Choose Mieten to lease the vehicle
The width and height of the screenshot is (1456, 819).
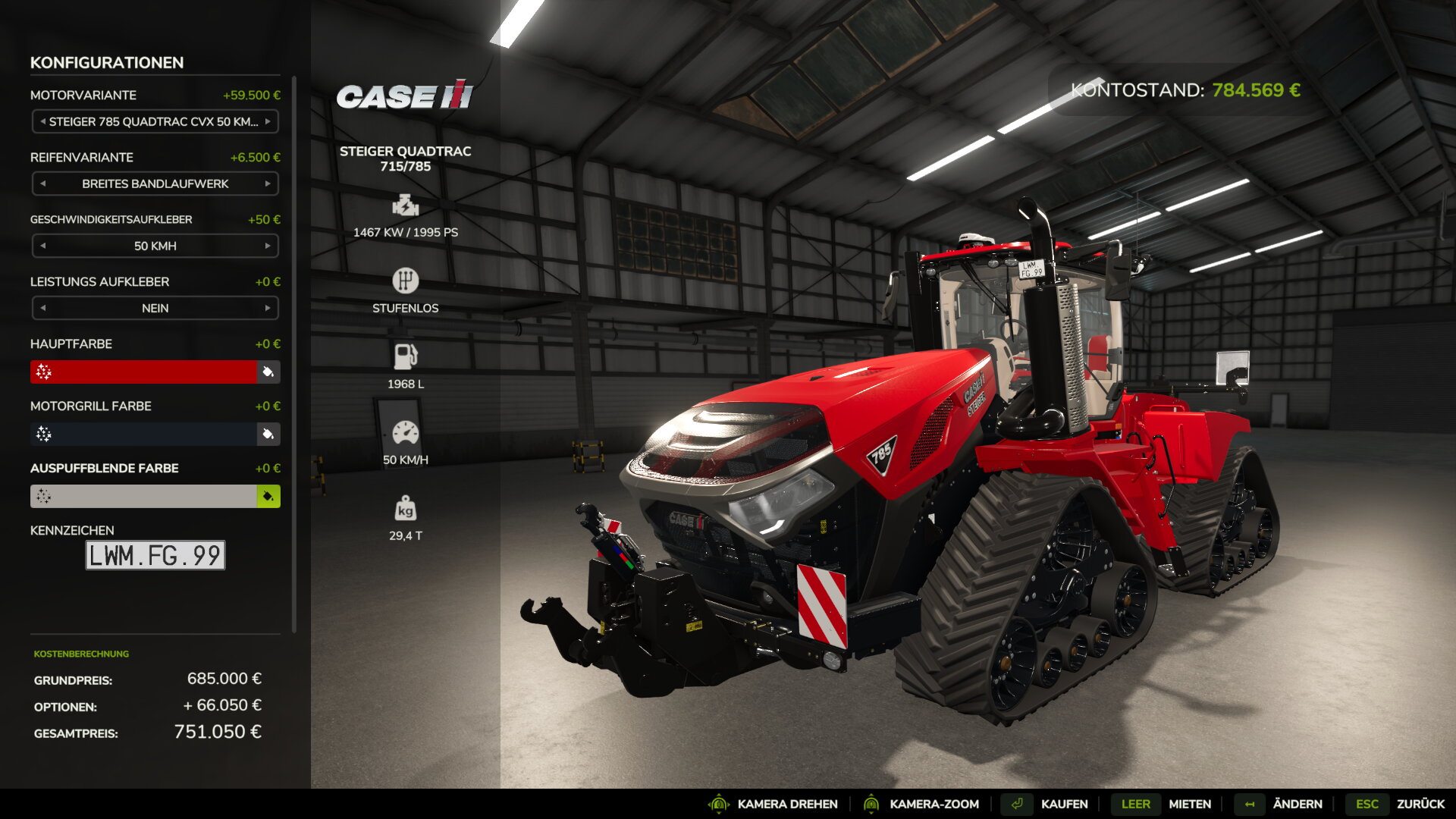click(1189, 804)
